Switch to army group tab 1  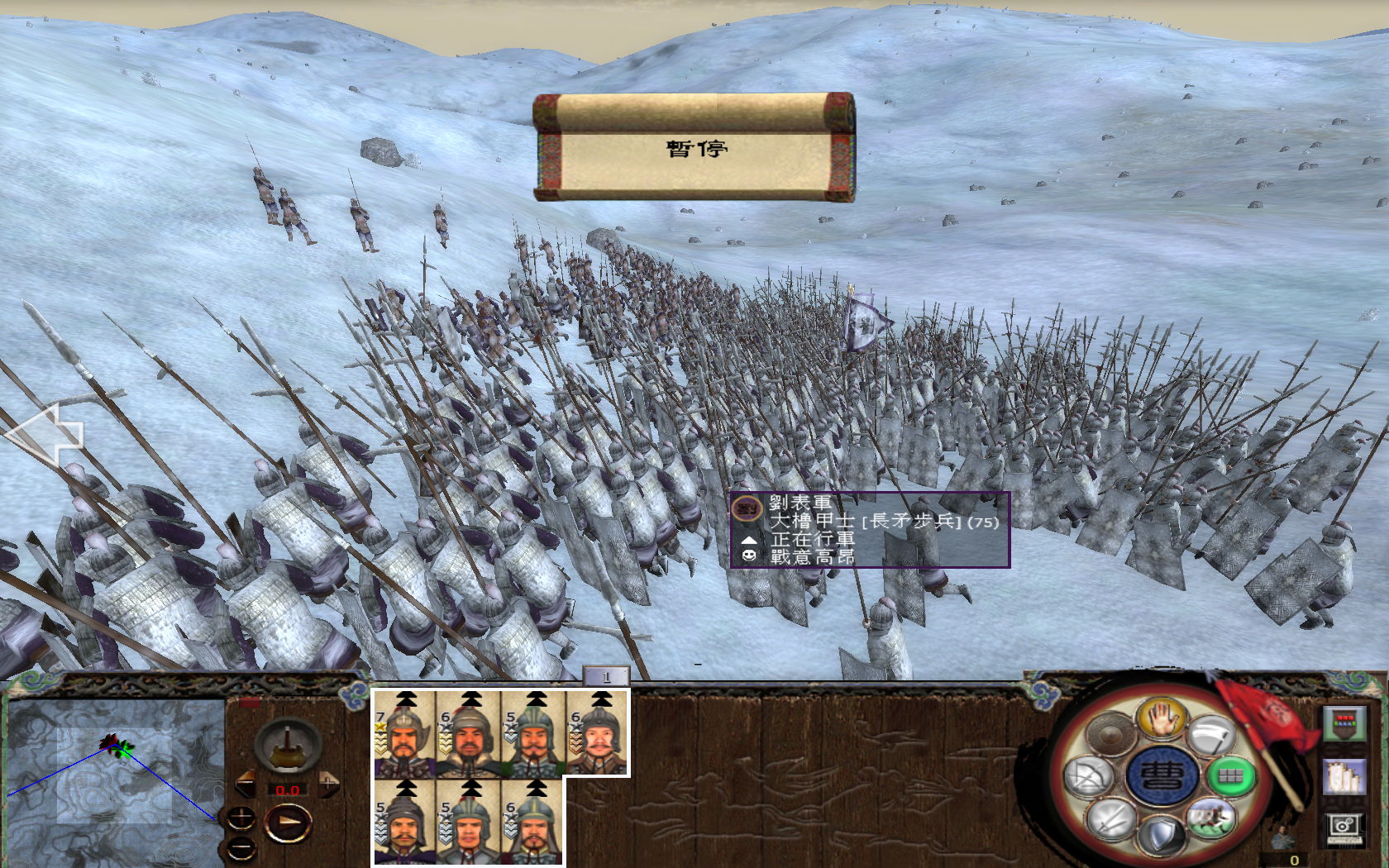(x=606, y=677)
